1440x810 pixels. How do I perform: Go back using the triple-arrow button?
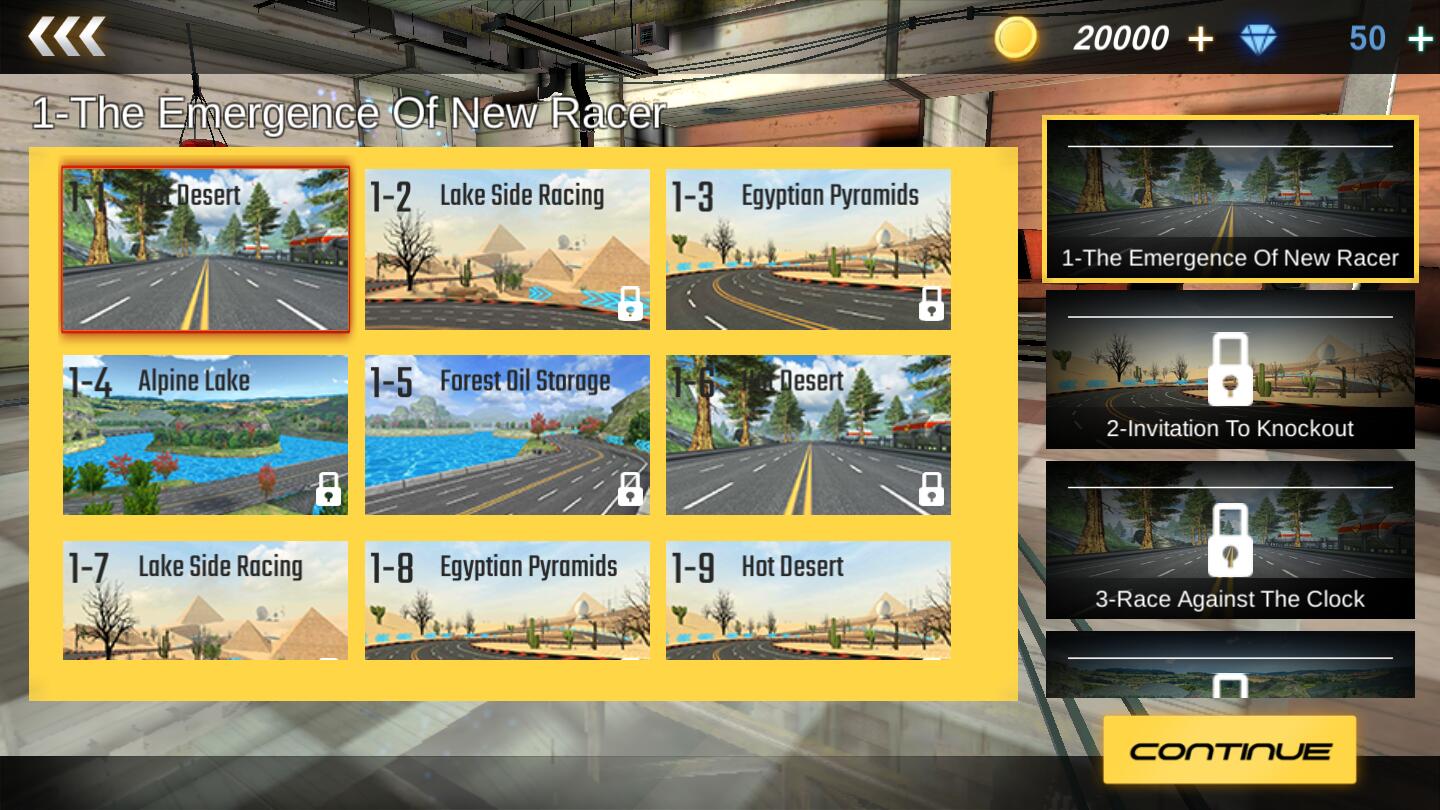point(66,37)
